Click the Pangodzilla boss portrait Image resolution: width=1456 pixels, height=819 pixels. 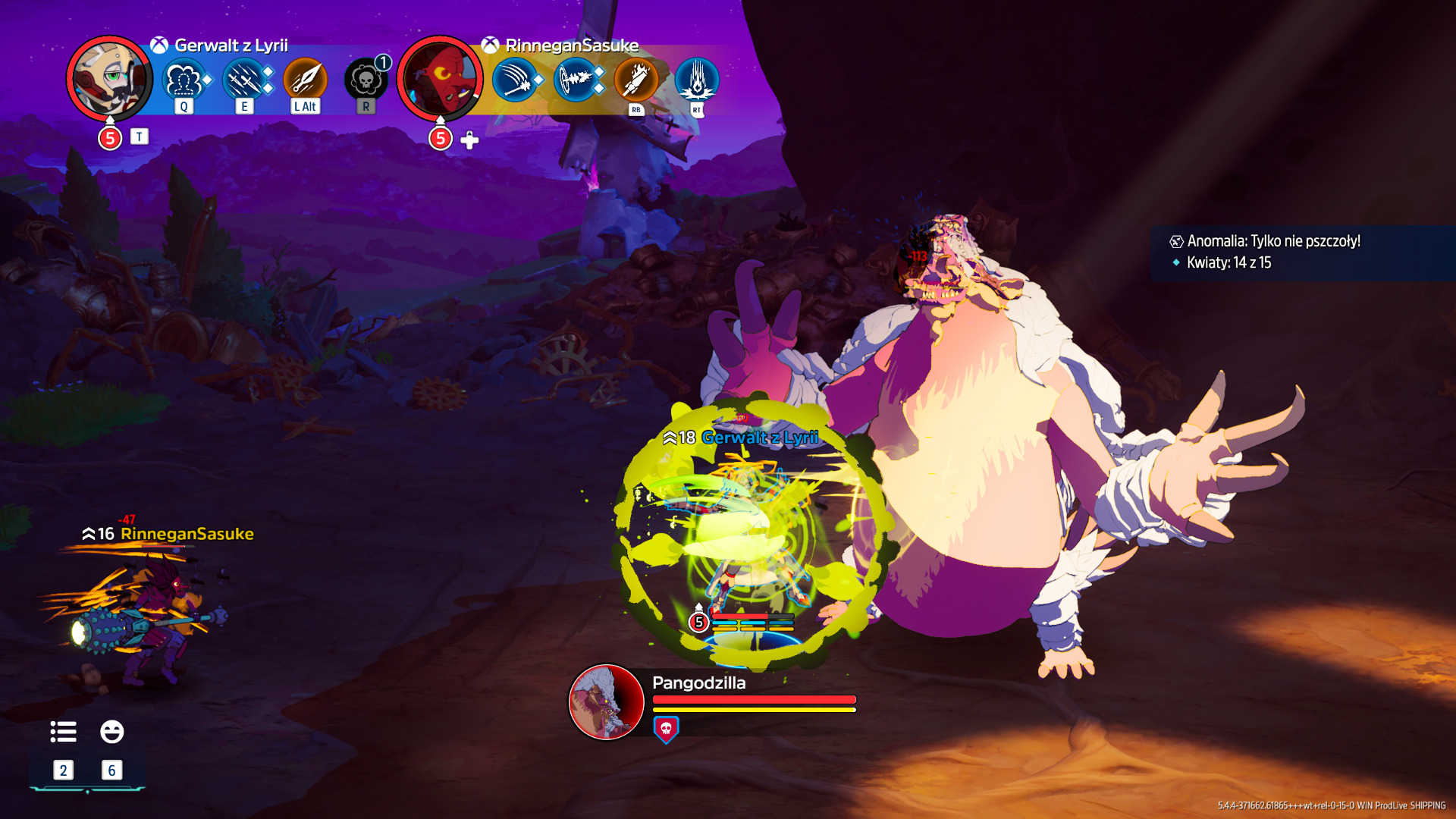(606, 701)
